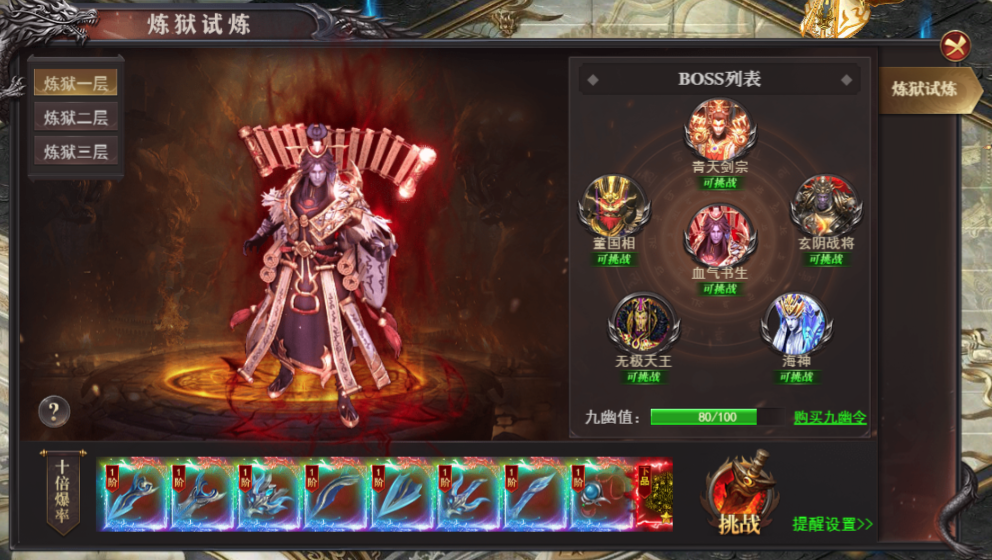Open the question mark help button
Viewport: 992px width, 560px height.
54,410
